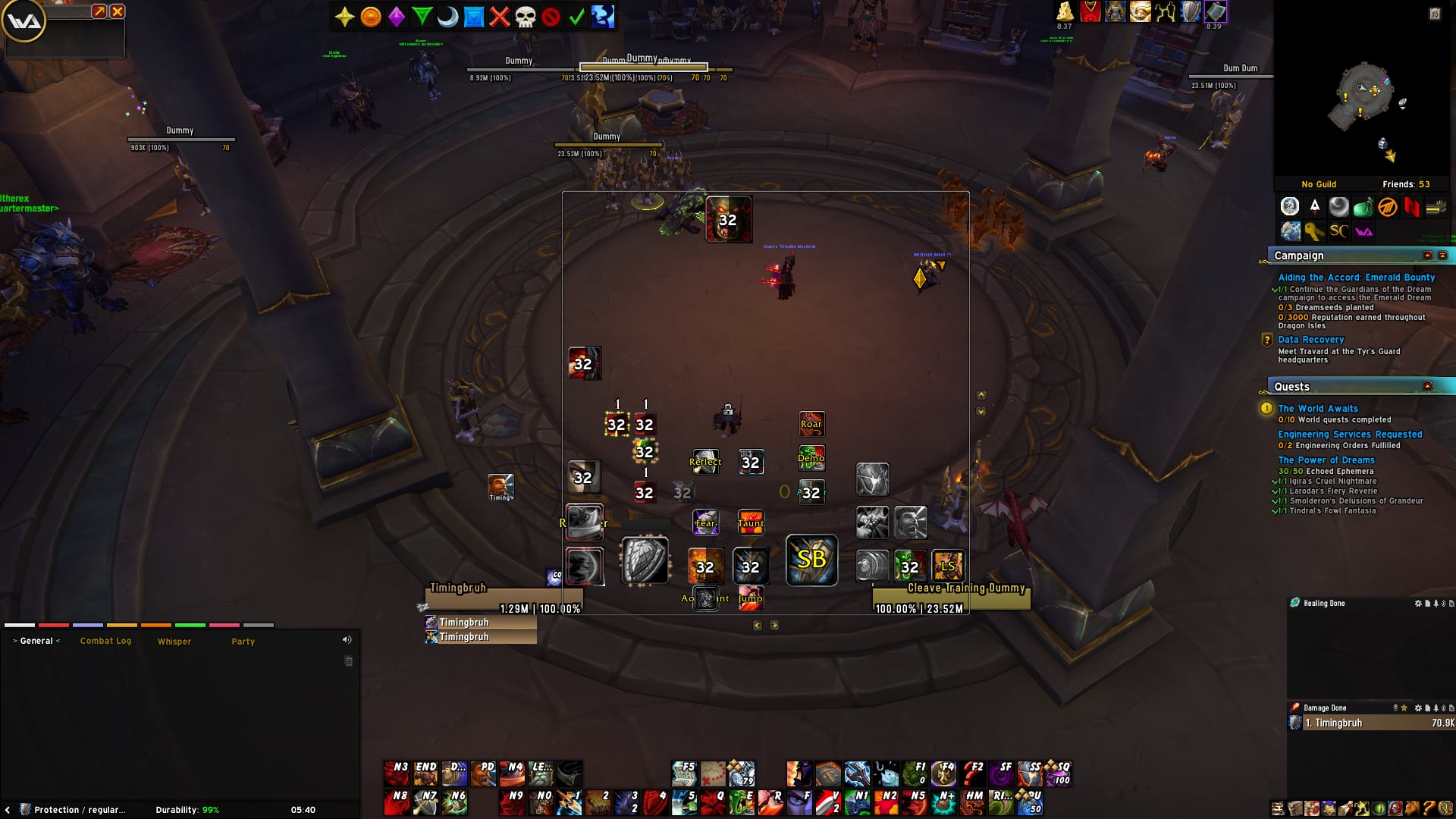Switch to the Combat Log chat tab
Screen dimensions: 1456x819
pyautogui.click(x=105, y=642)
